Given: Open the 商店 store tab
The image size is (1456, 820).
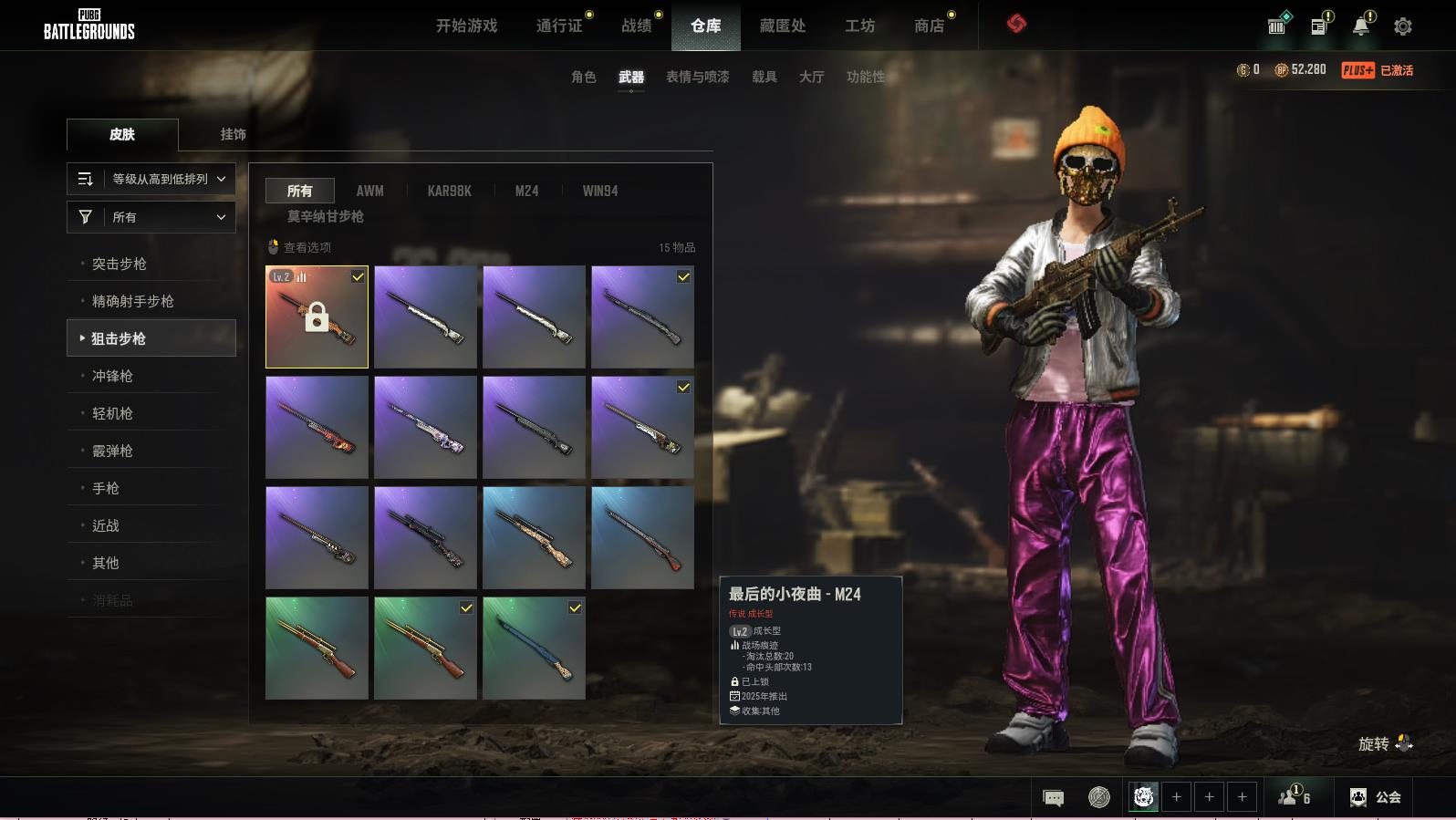Looking at the screenshot, I should [929, 26].
